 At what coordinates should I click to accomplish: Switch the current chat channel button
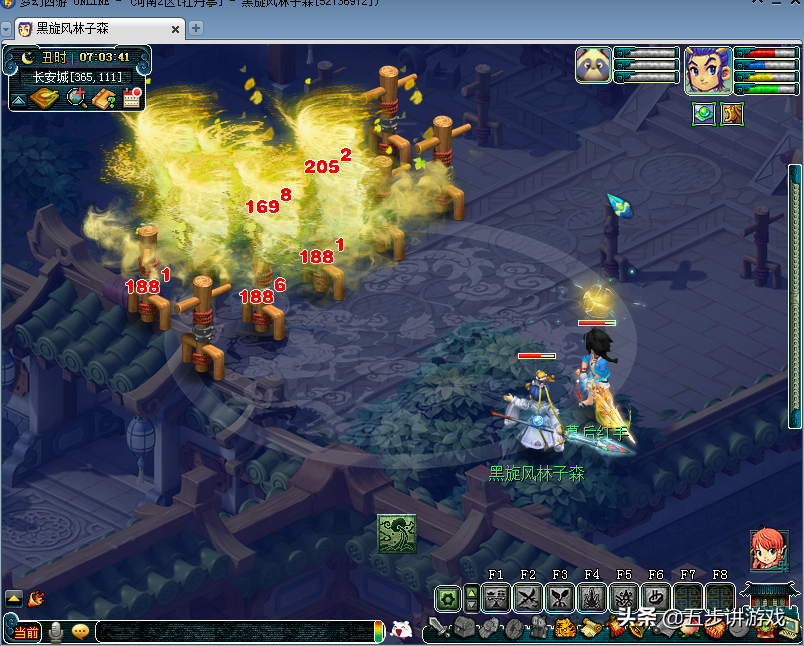(26, 632)
